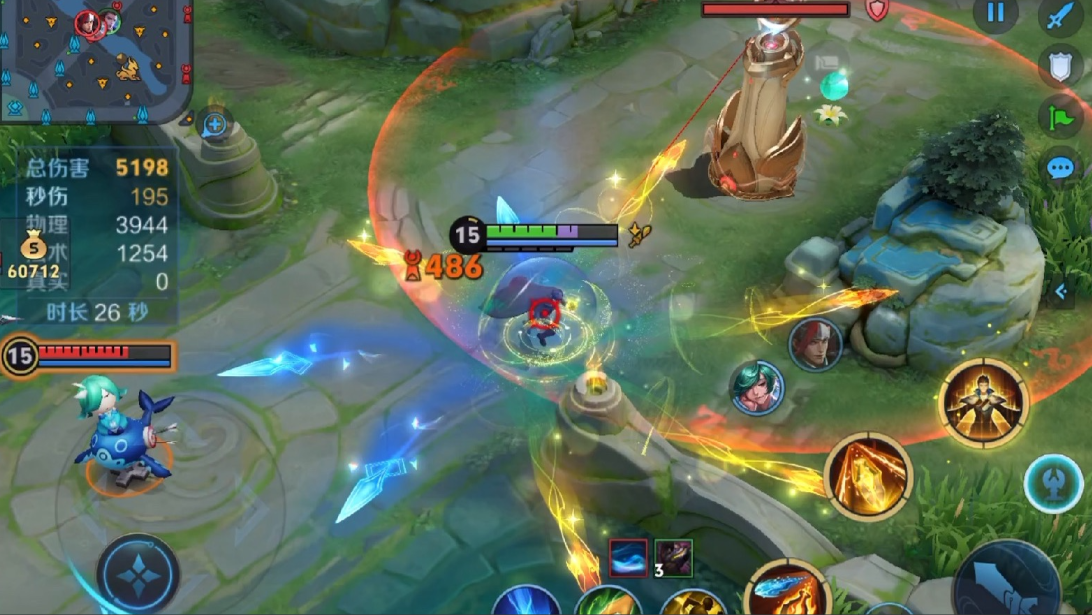Tap the blue plus magnifier bubble

(x=215, y=126)
